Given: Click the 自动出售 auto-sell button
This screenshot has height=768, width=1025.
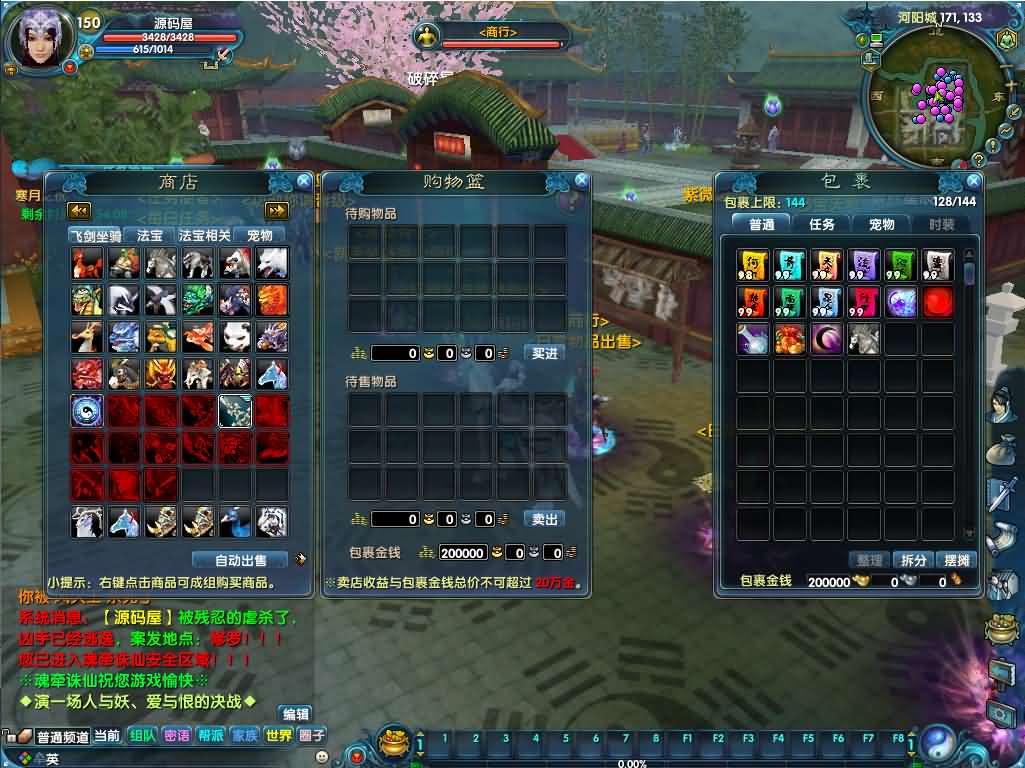Looking at the screenshot, I should [241, 560].
